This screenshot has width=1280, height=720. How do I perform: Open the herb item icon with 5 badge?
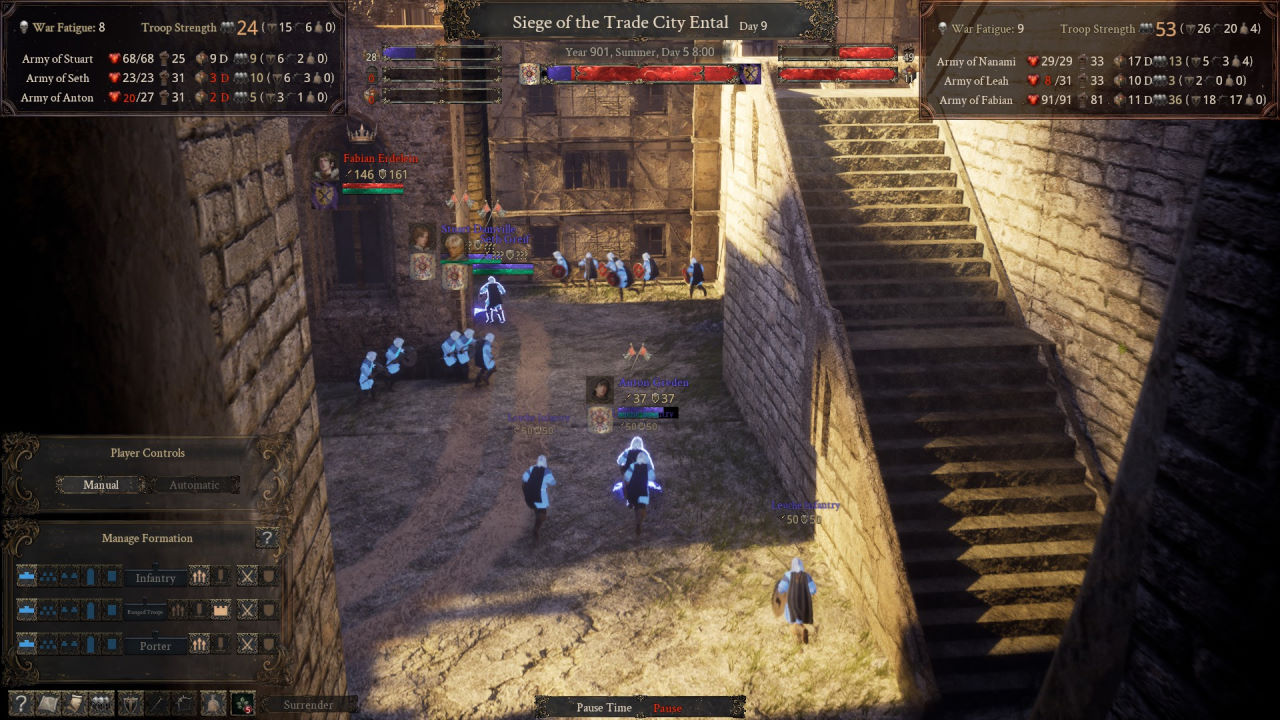click(242, 704)
